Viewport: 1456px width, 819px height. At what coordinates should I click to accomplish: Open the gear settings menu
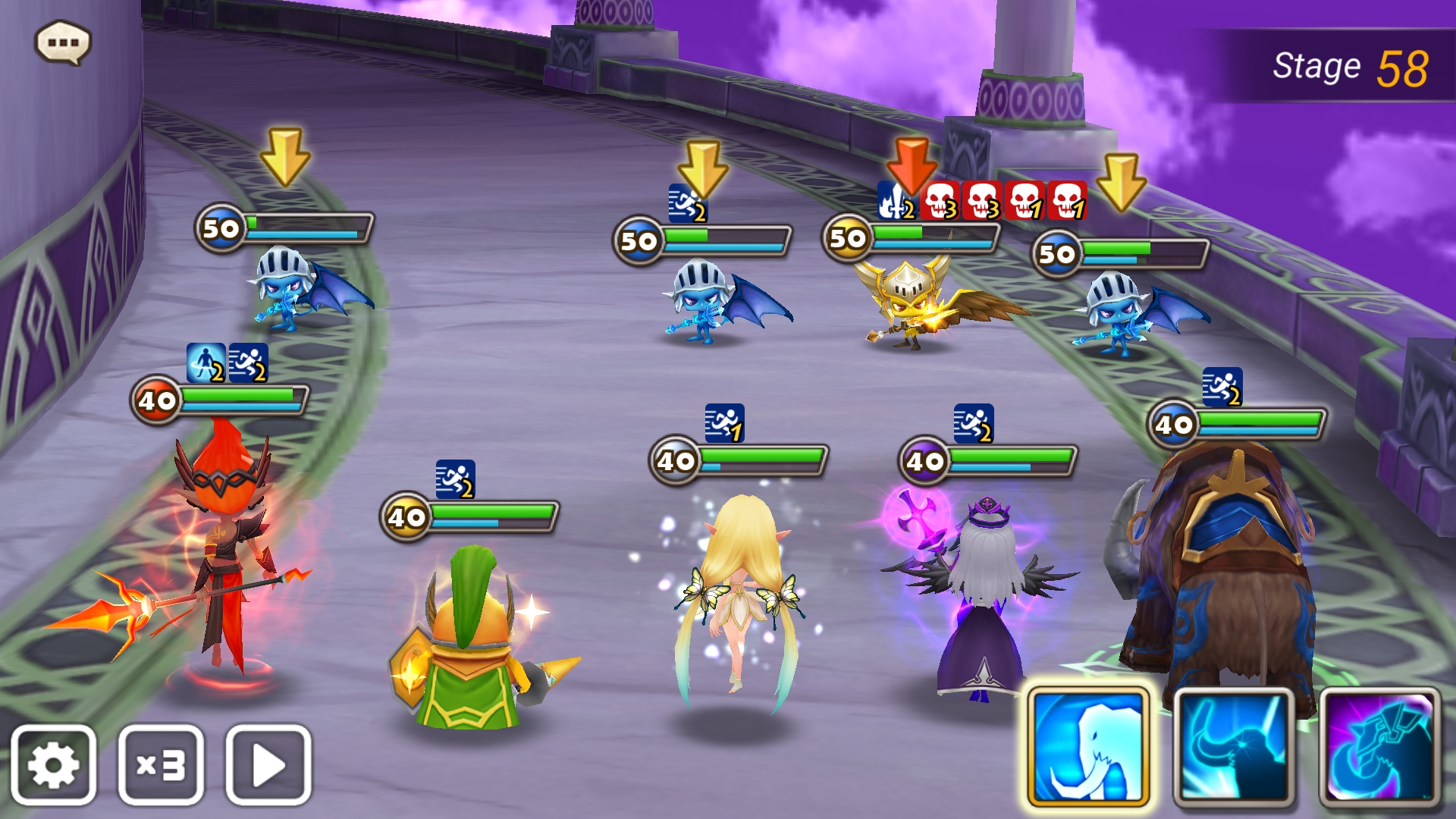[x=53, y=764]
